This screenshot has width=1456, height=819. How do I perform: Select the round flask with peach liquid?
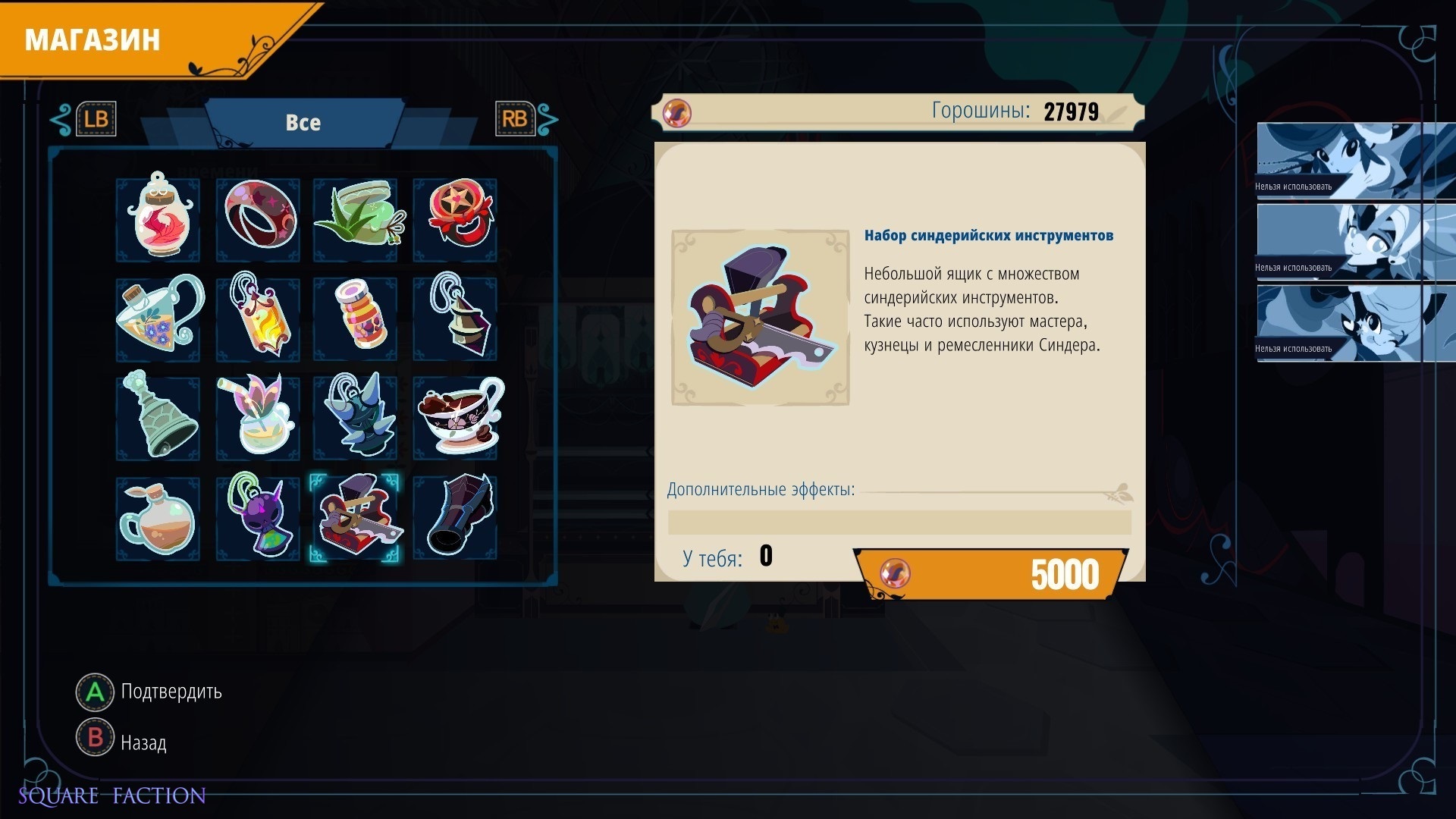(x=158, y=517)
